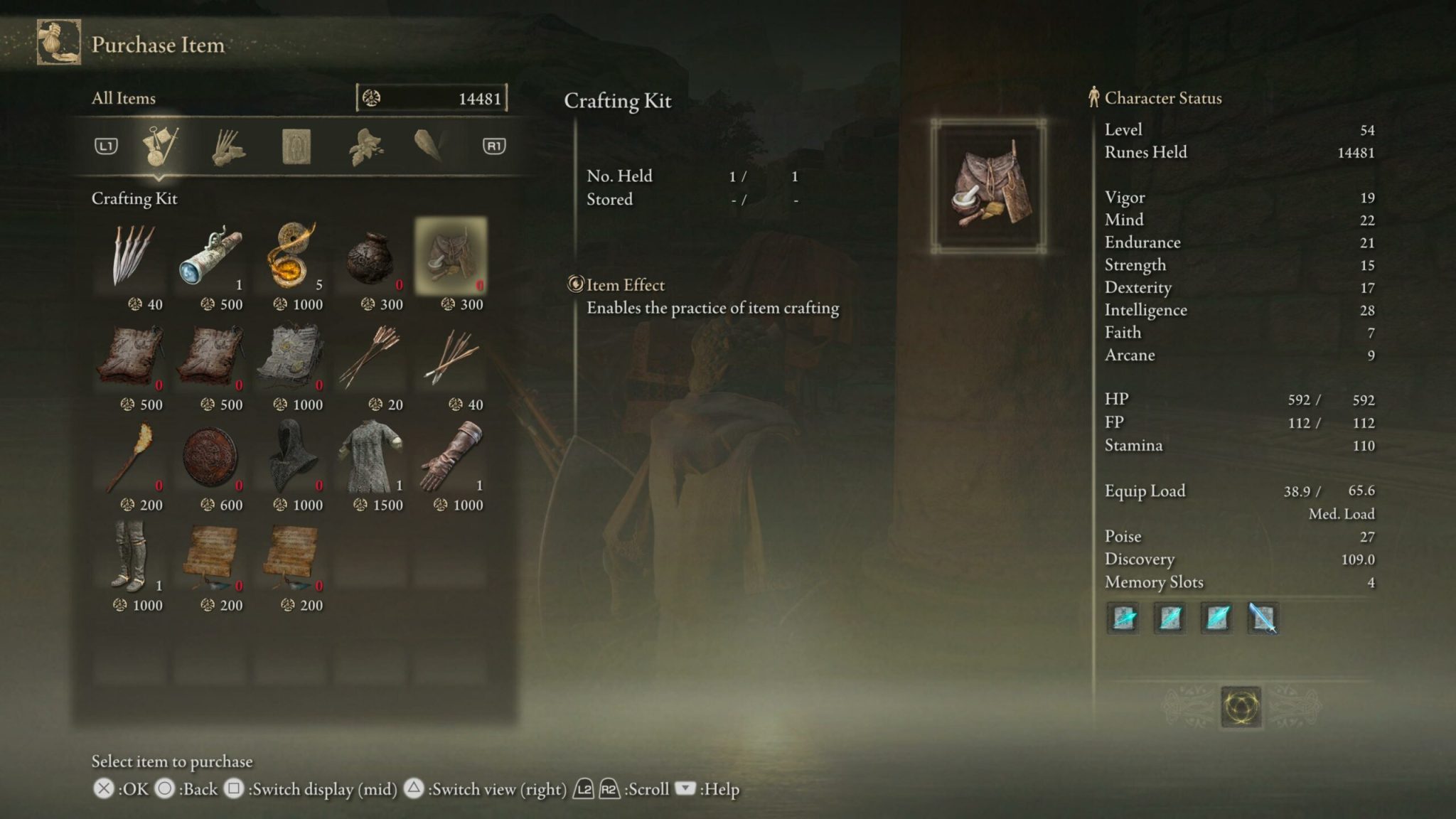Switch to the tools category tab
This screenshot has width=1456, height=819.
point(161,147)
